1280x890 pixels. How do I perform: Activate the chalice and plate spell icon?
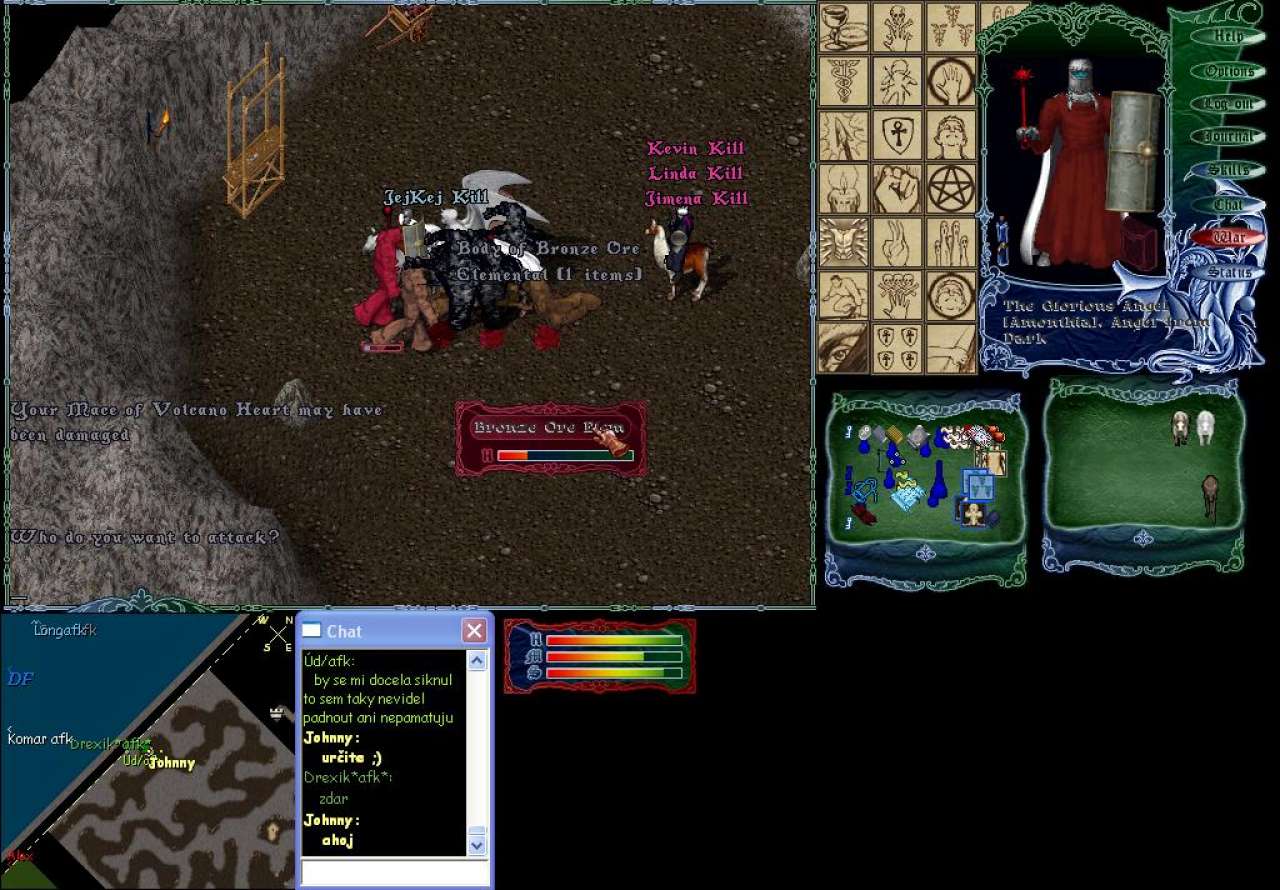point(843,27)
